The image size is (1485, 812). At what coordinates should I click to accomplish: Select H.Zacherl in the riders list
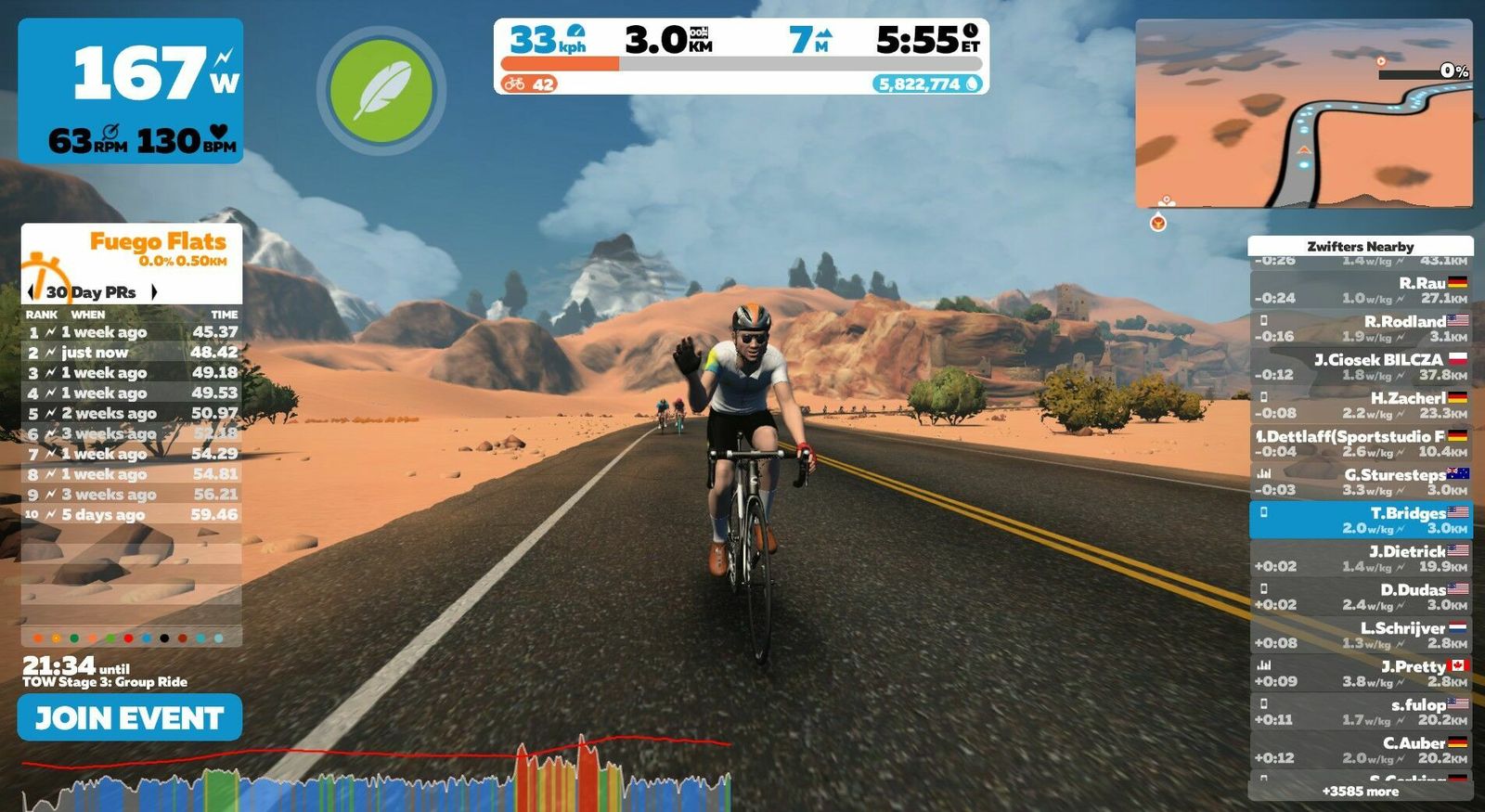coord(1360,405)
